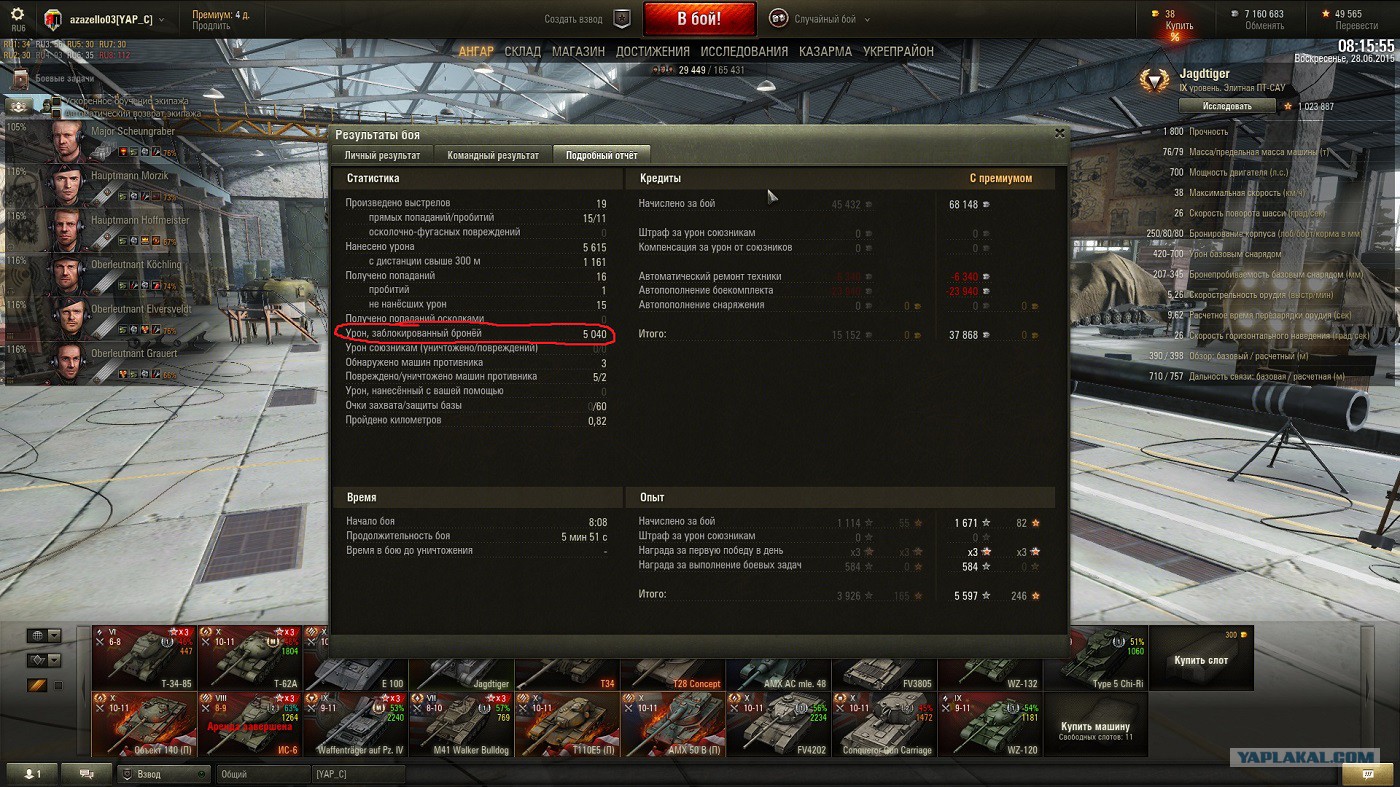Click the Исследовать button for Jagdtiger
Image resolution: width=1400 pixels, height=787 pixels.
(x=1227, y=106)
